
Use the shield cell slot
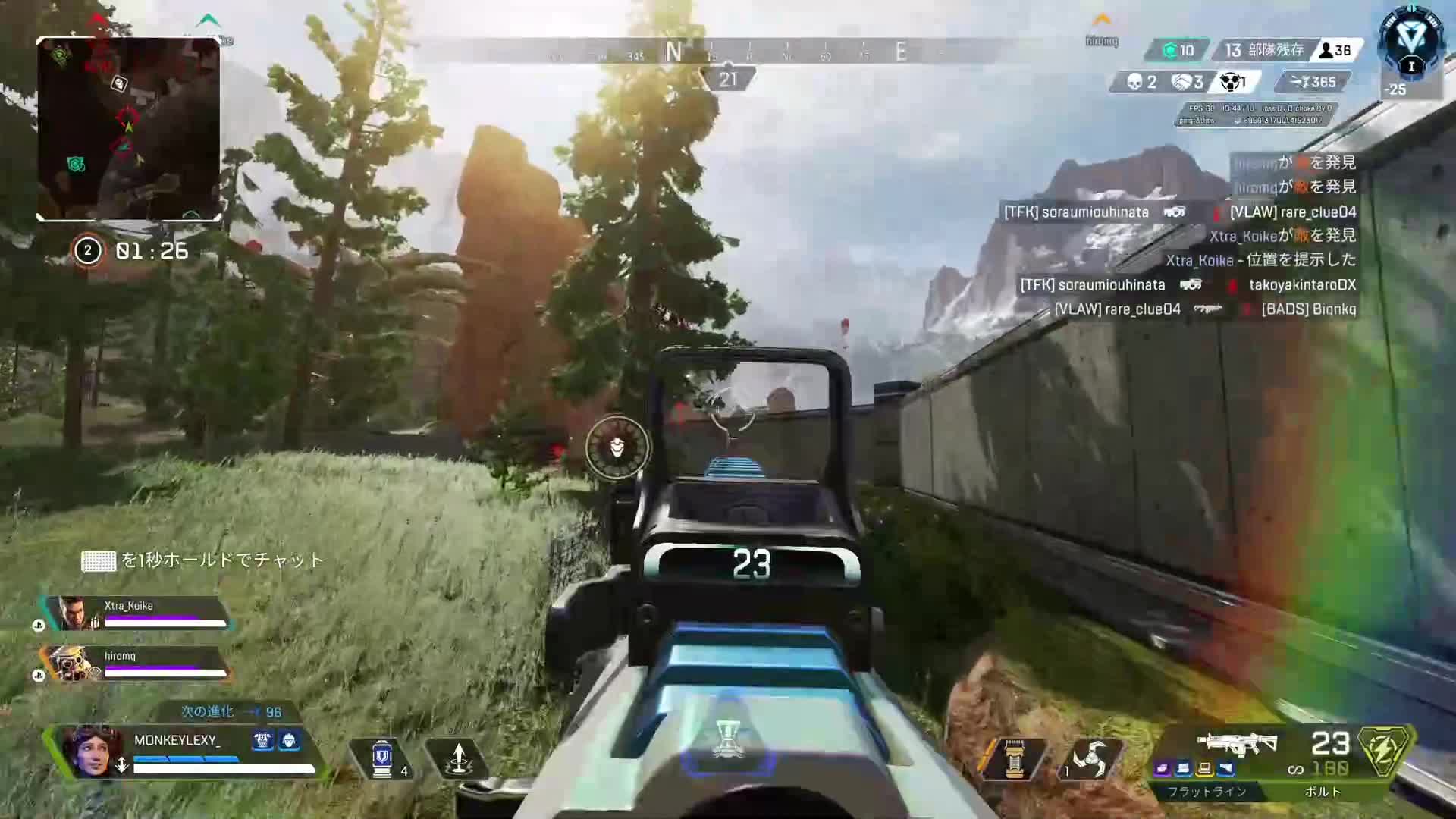tap(381, 758)
